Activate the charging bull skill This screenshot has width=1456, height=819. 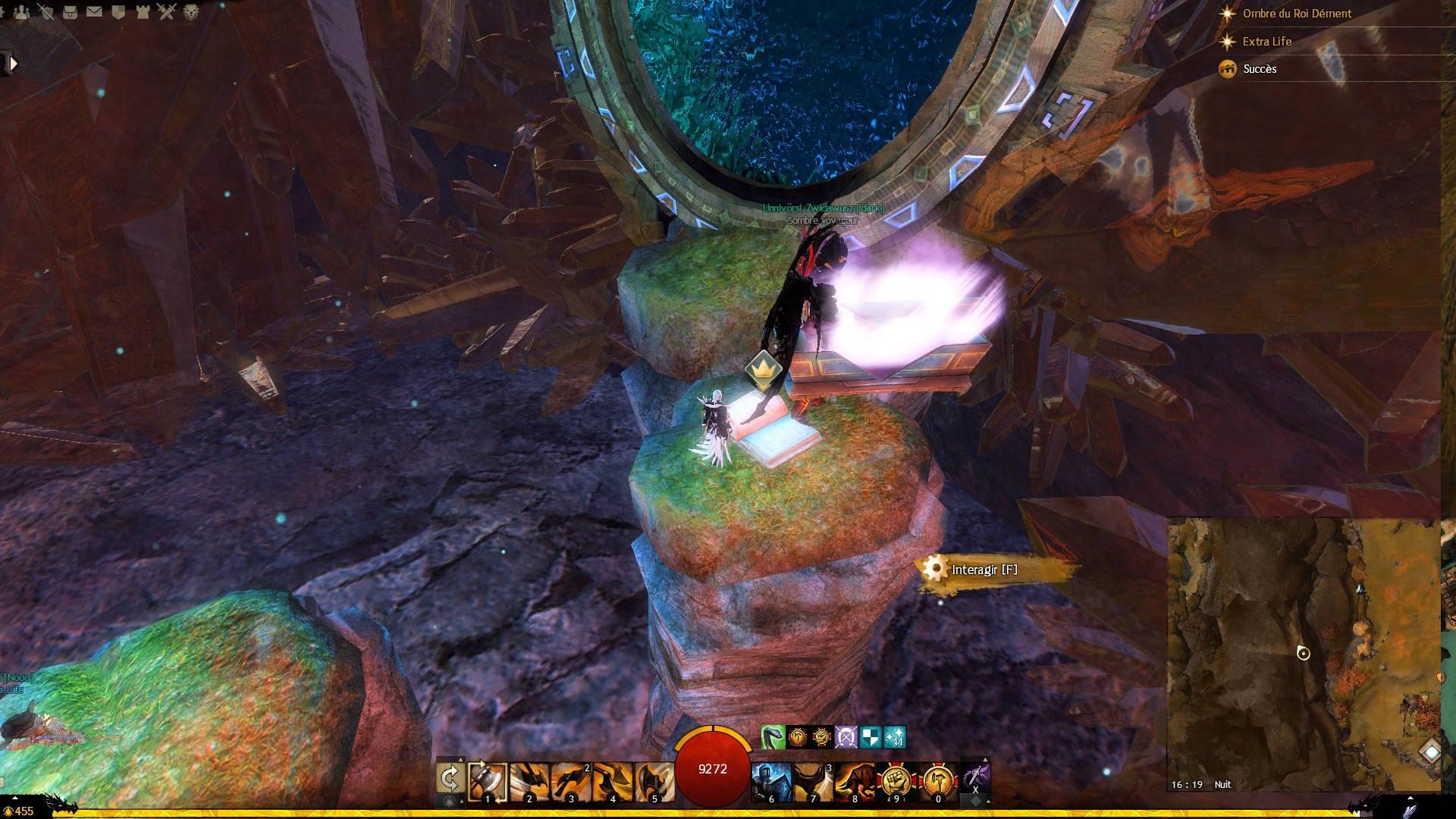854,781
